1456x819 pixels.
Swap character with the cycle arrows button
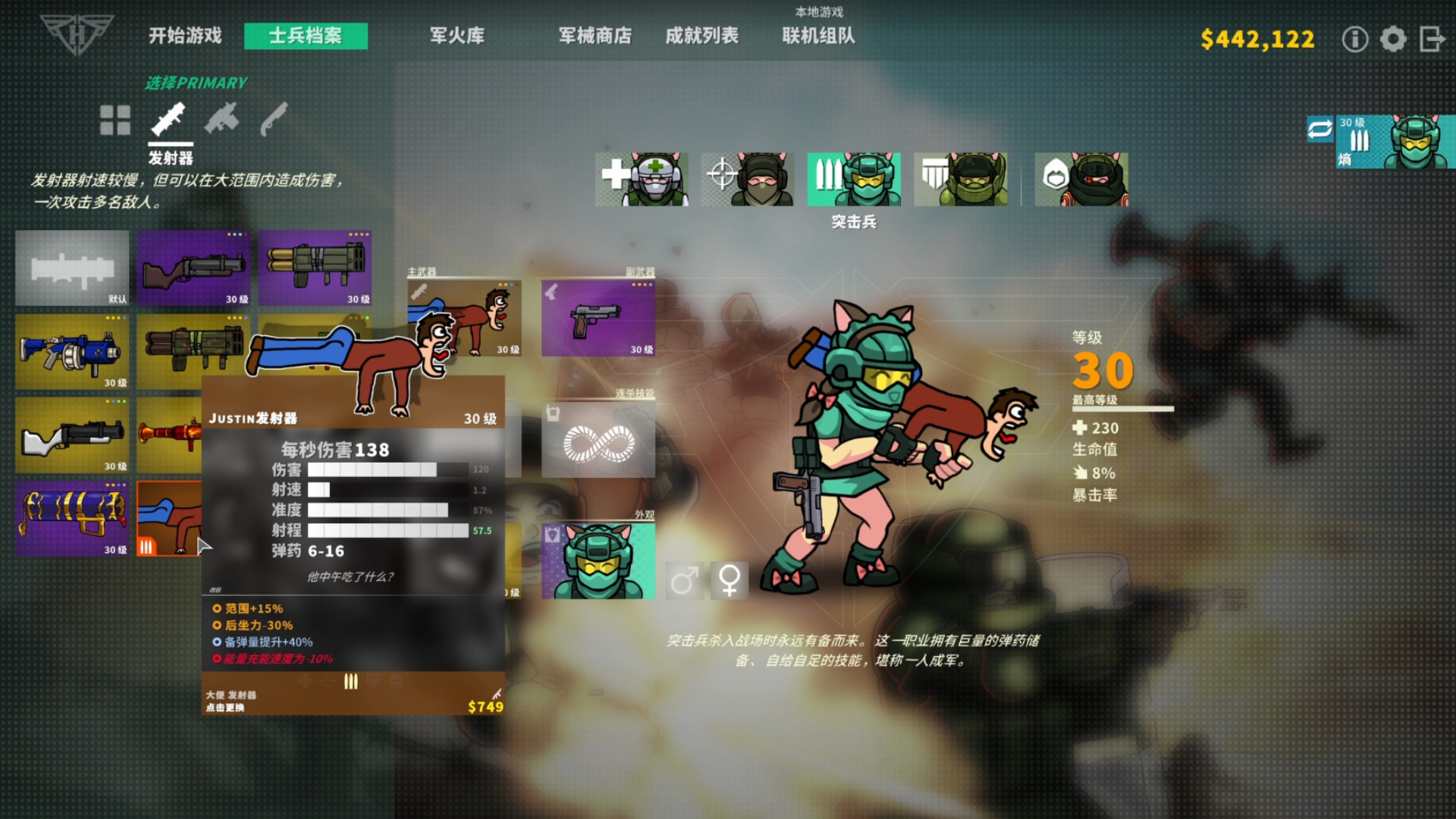1319,129
